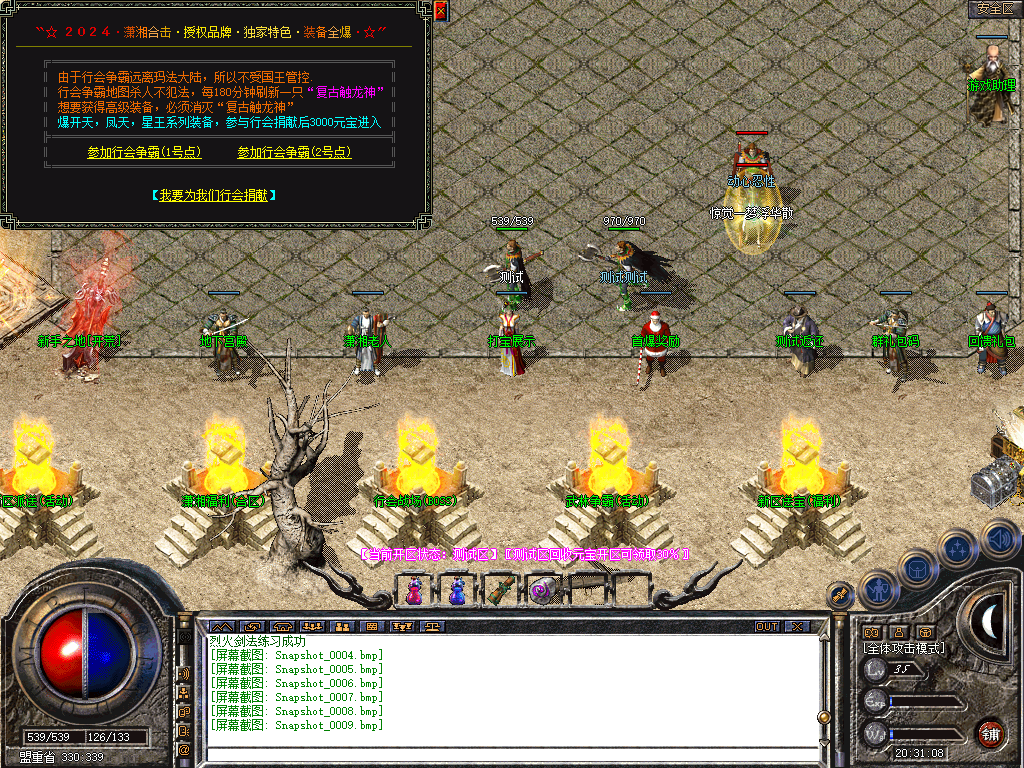Use the green scroll bundle belt item

coord(499,591)
